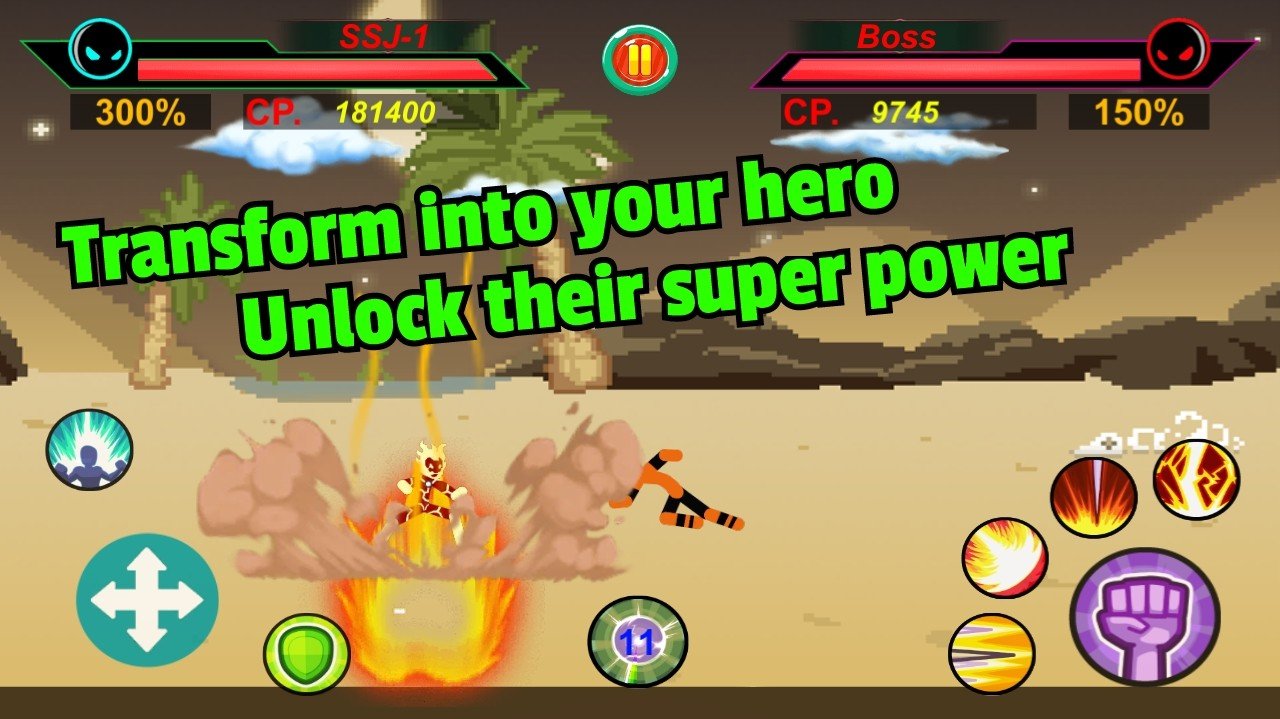Screen dimensions: 1280x719
Task: Pause the game with the red button
Action: 639,60
